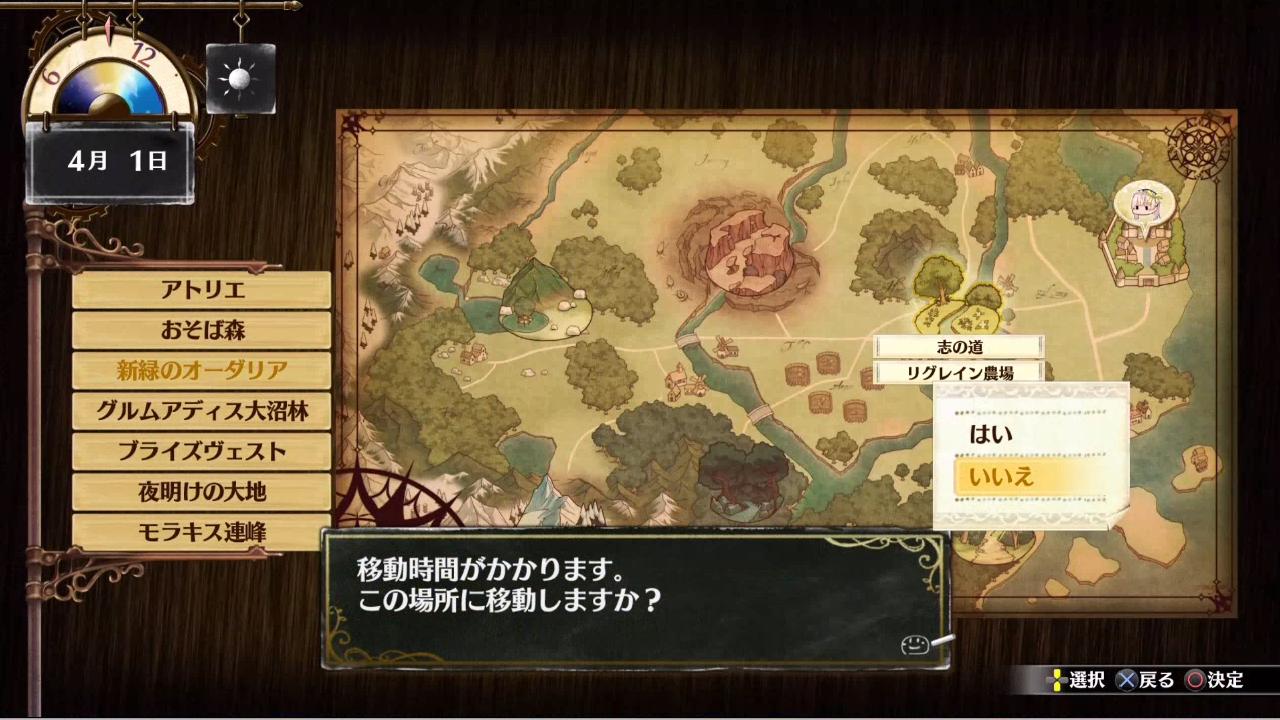
Task: Choose the リグレイン農場 map location label
Action: click(959, 373)
